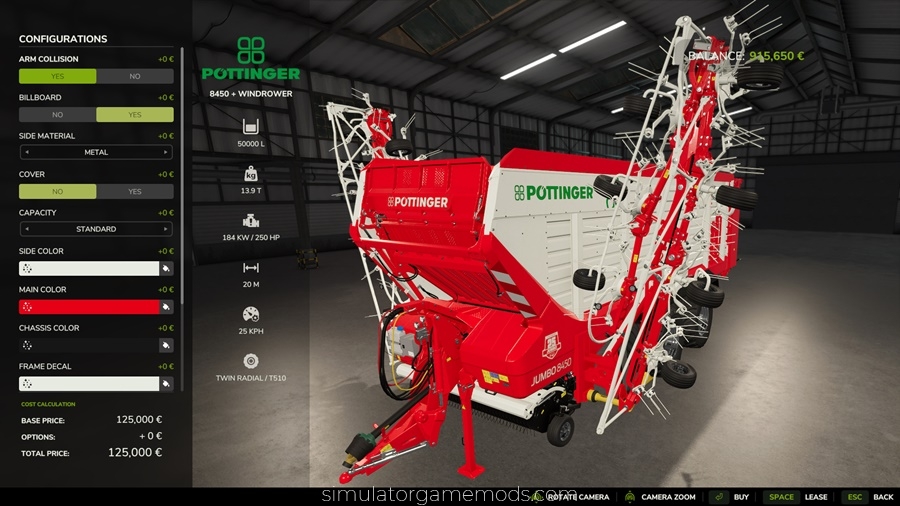Viewport: 900px width, 506px height.
Task: Select Yes for the Cover option
Action: click(x=135, y=191)
